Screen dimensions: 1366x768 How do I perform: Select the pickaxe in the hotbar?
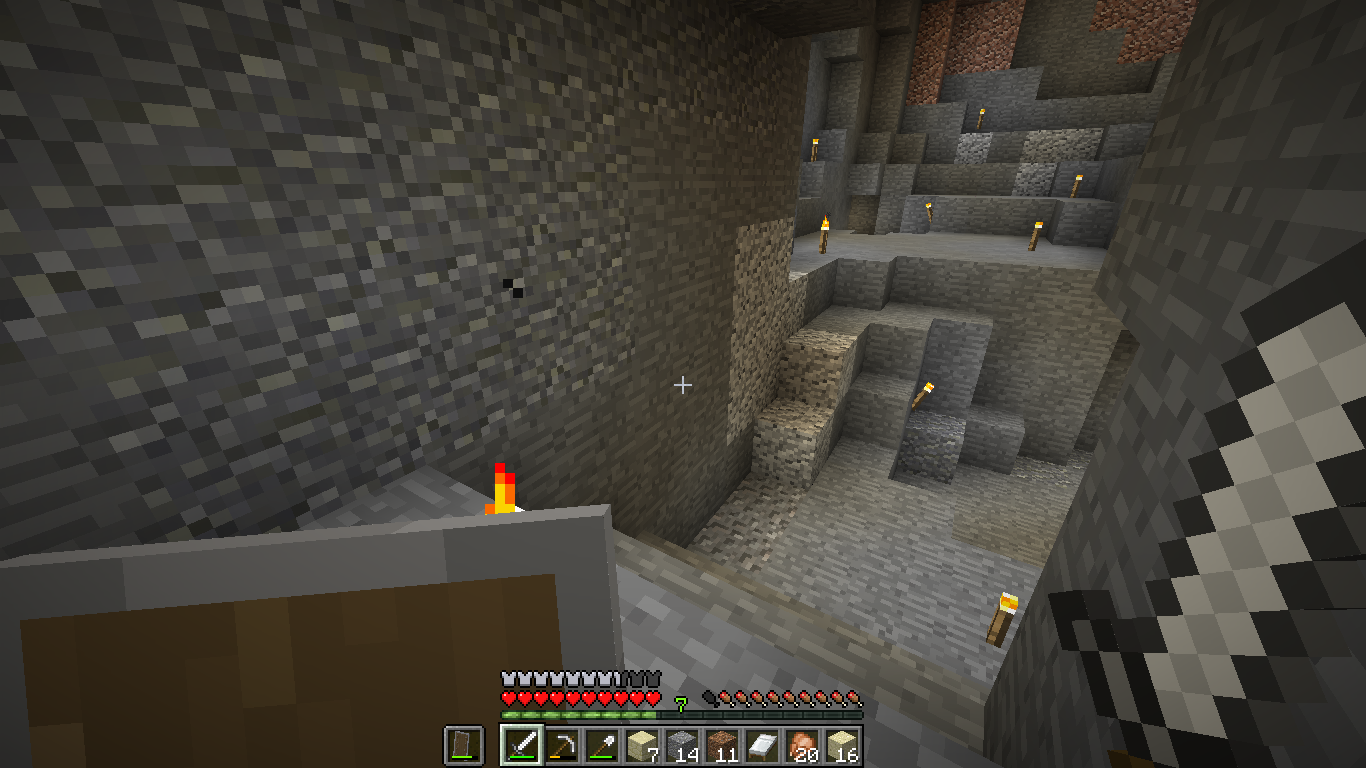[562, 746]
